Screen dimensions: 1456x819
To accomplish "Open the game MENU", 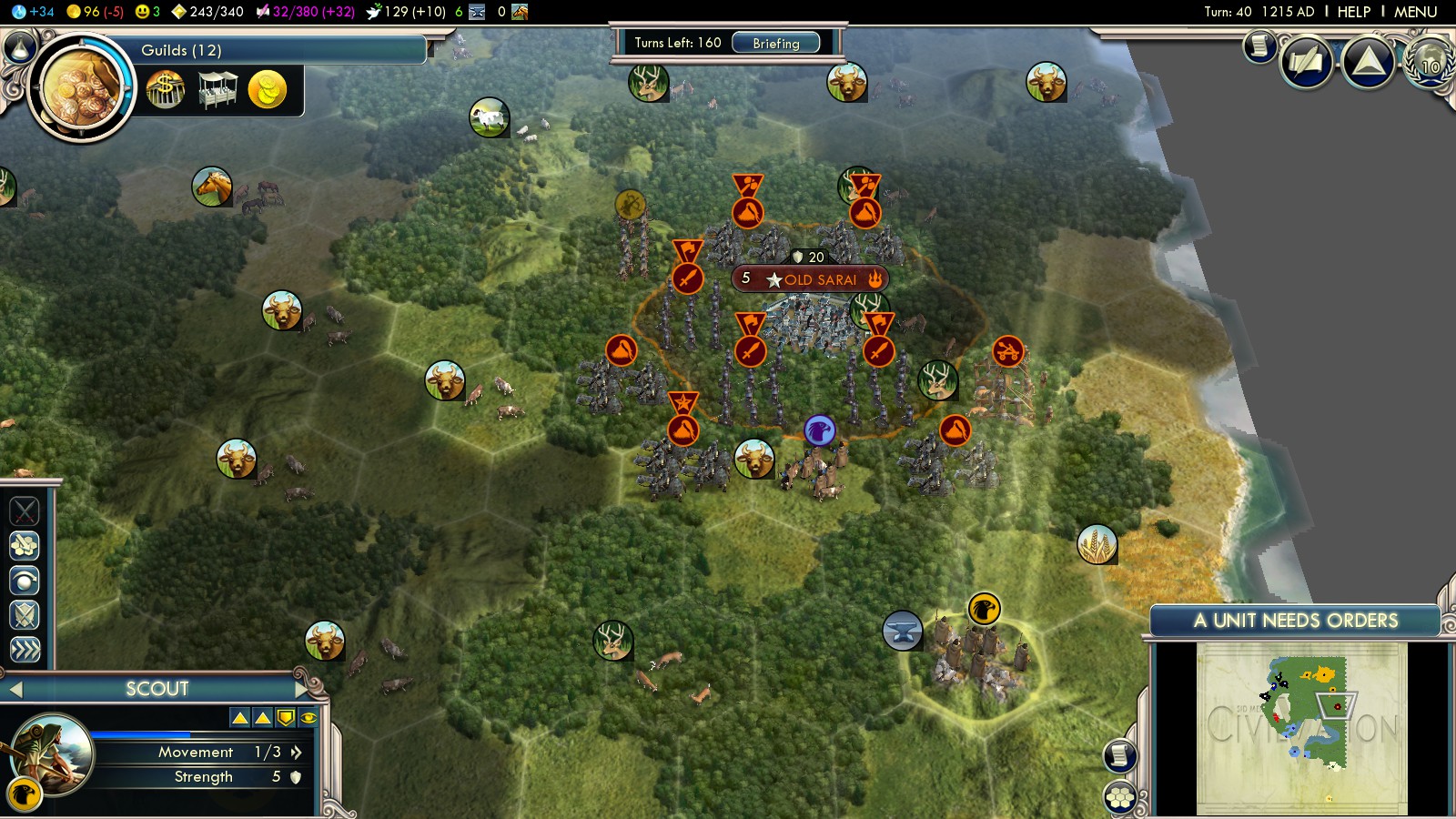I will (x=1415, y=12).
